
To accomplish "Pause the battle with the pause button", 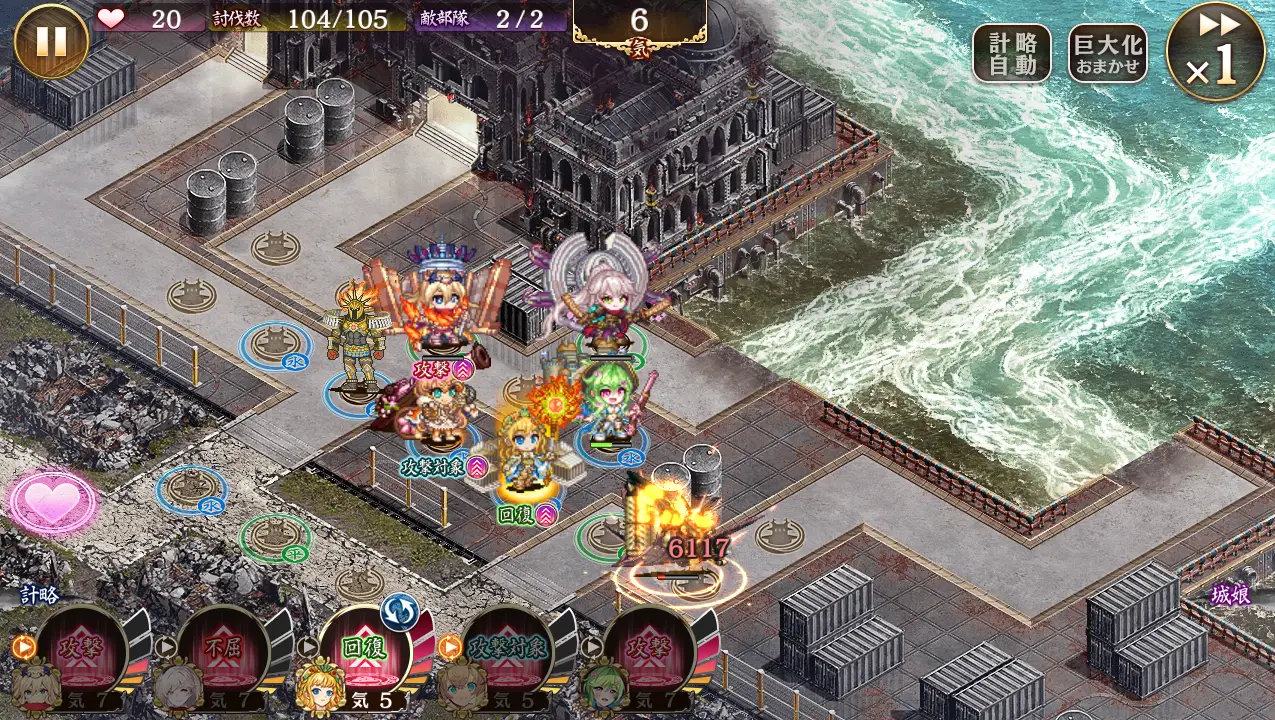I will coord(51,41).
